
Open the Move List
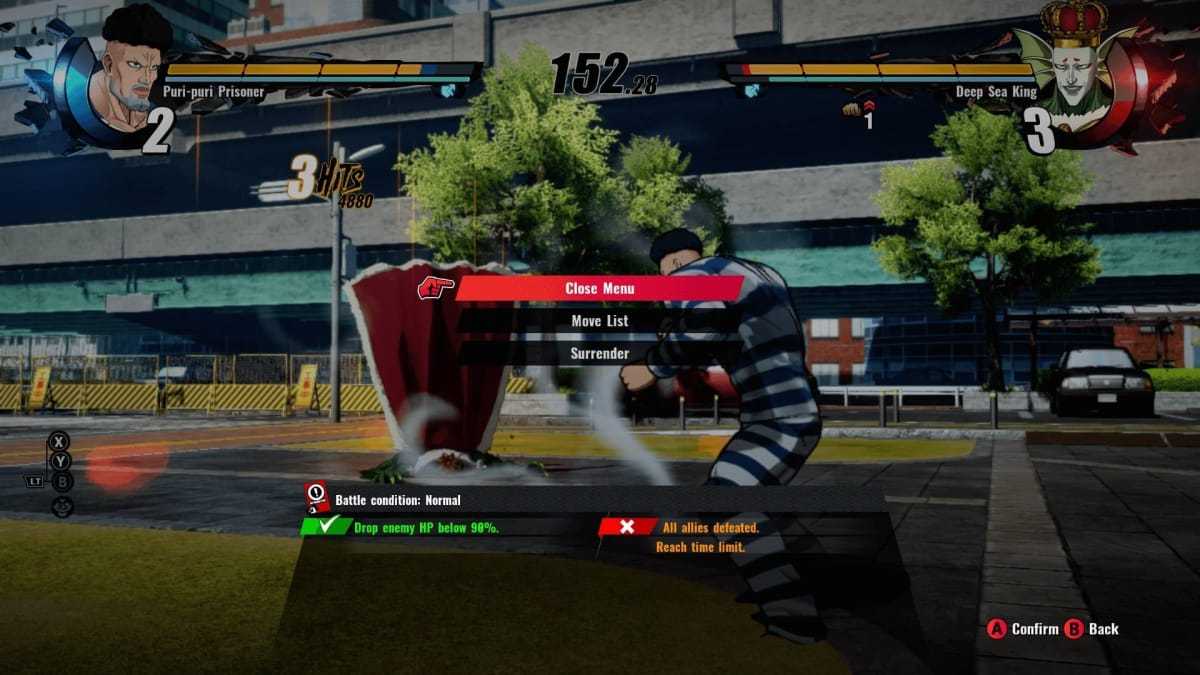(x=599, y=321)
